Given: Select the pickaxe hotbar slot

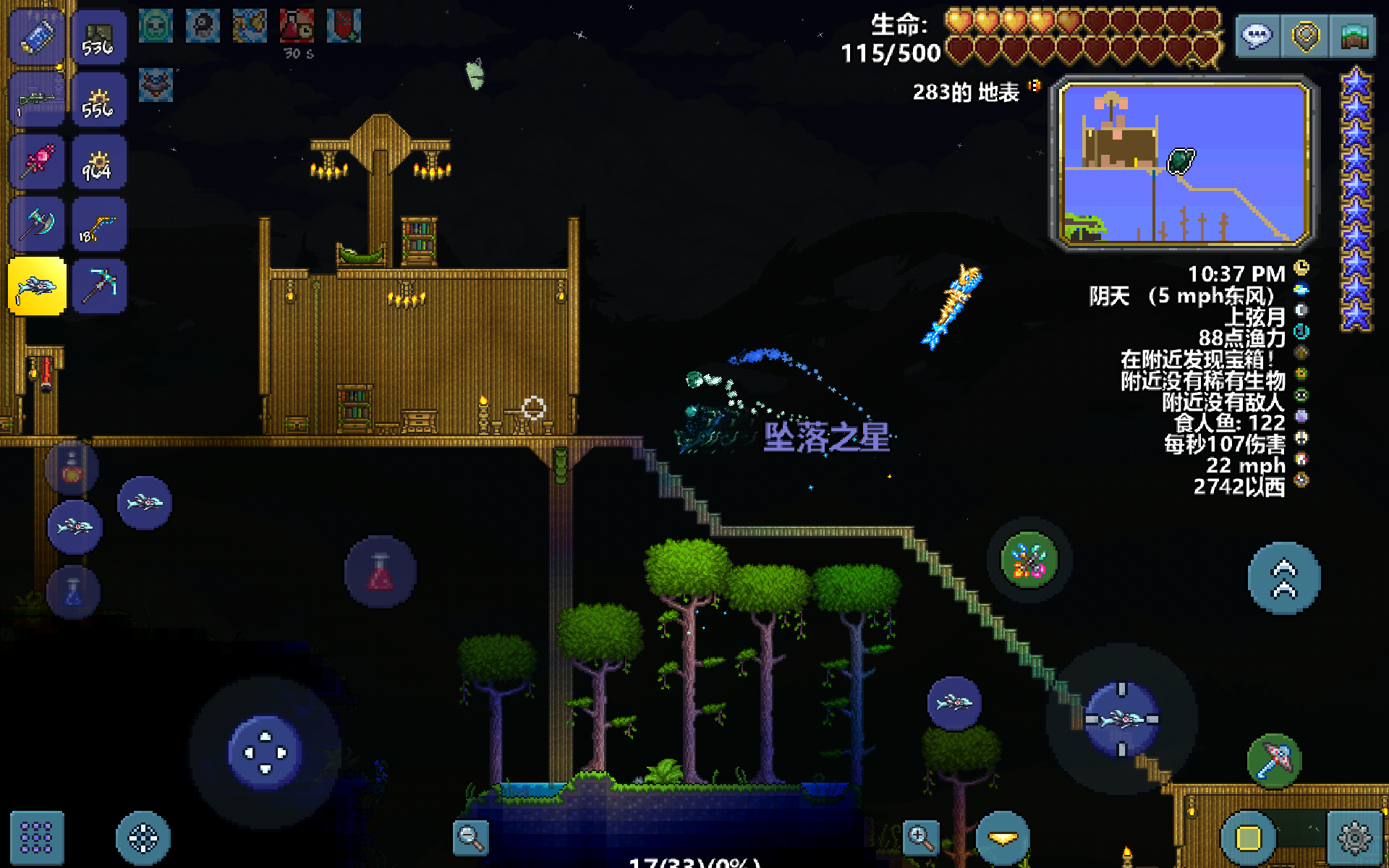Looking at the screenshot, I should point(99,286).
